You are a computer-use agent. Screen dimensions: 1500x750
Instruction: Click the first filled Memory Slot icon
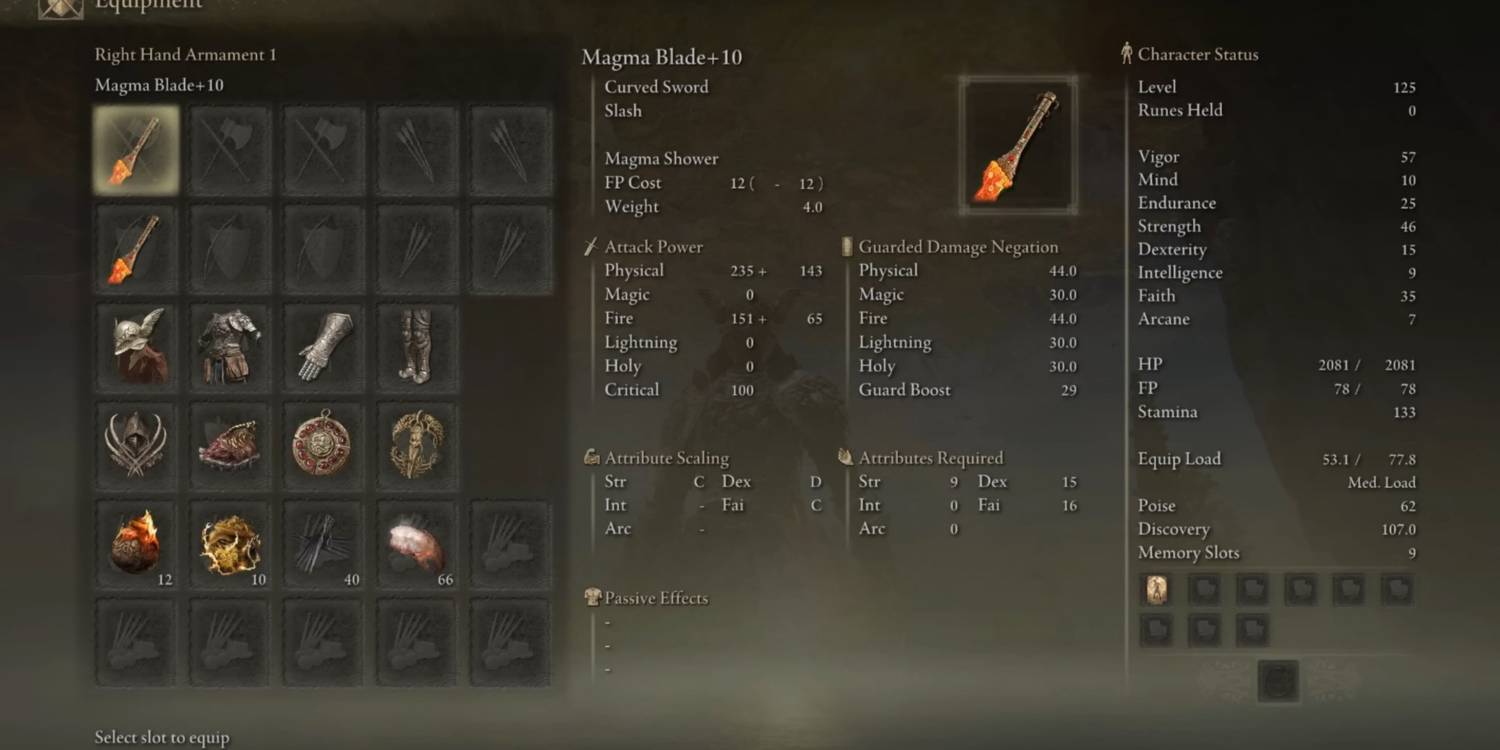coord(1157,589)
